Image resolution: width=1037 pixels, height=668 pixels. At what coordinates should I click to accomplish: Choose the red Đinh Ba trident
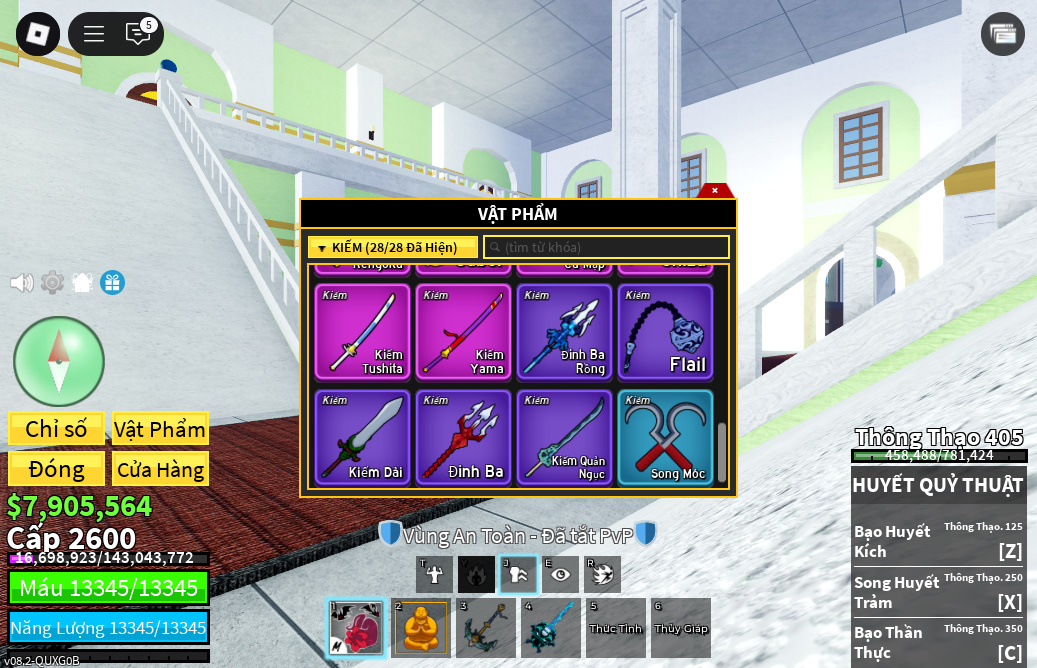pyautogui.click(x=463, y=437)
